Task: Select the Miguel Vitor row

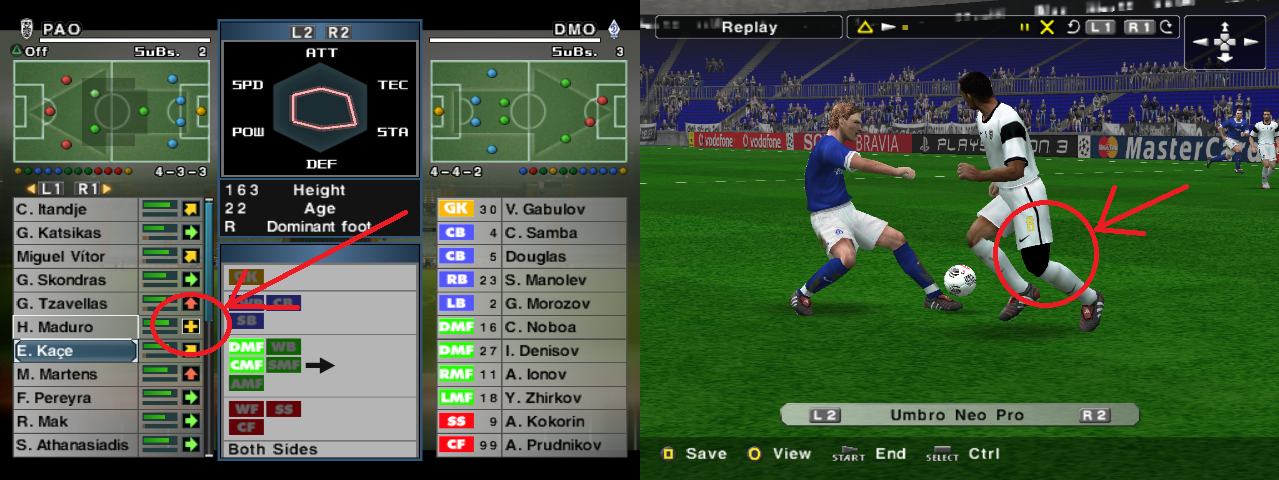Action: 75,256
